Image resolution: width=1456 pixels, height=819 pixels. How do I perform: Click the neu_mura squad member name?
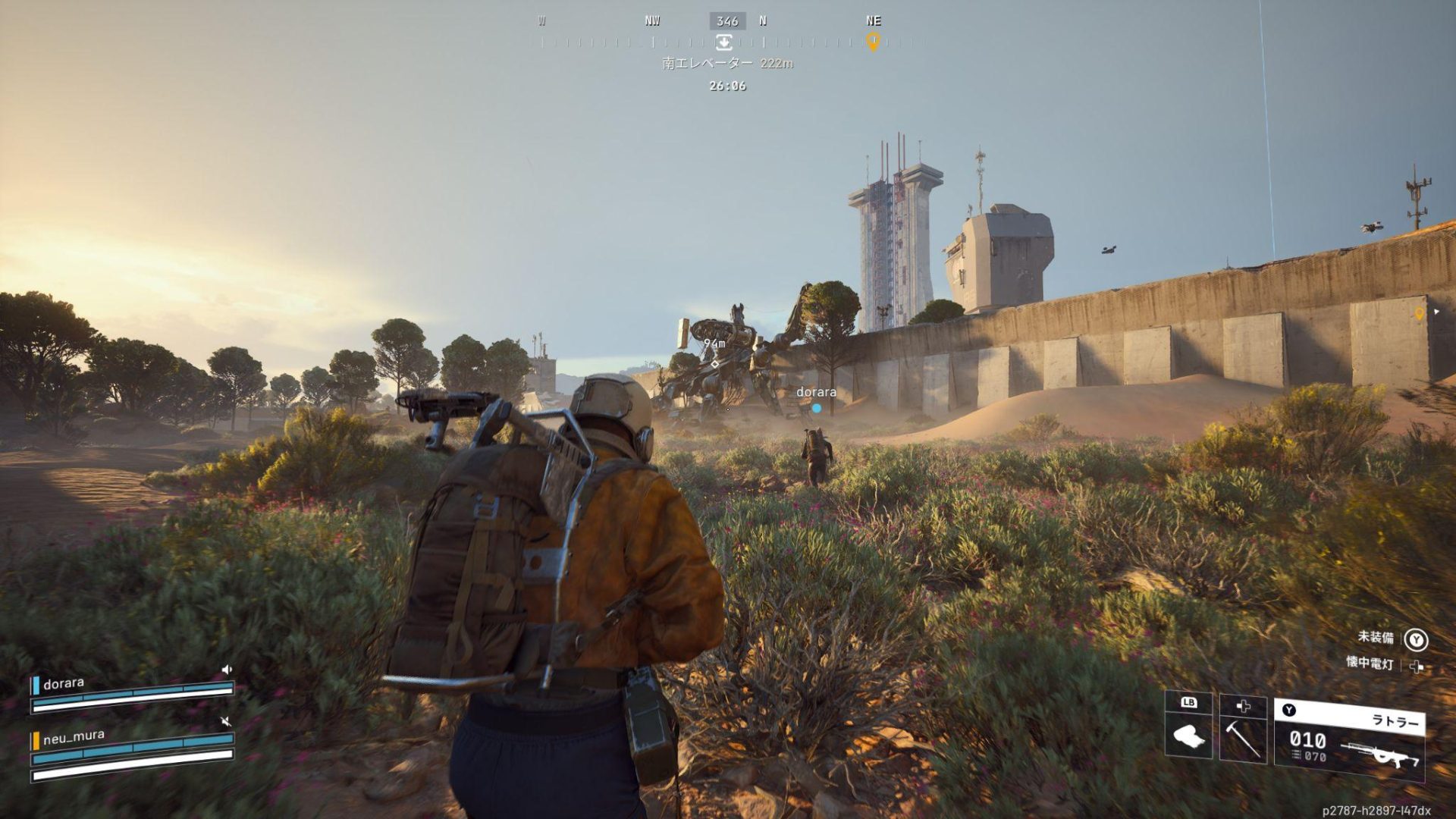tap(74, 736)
